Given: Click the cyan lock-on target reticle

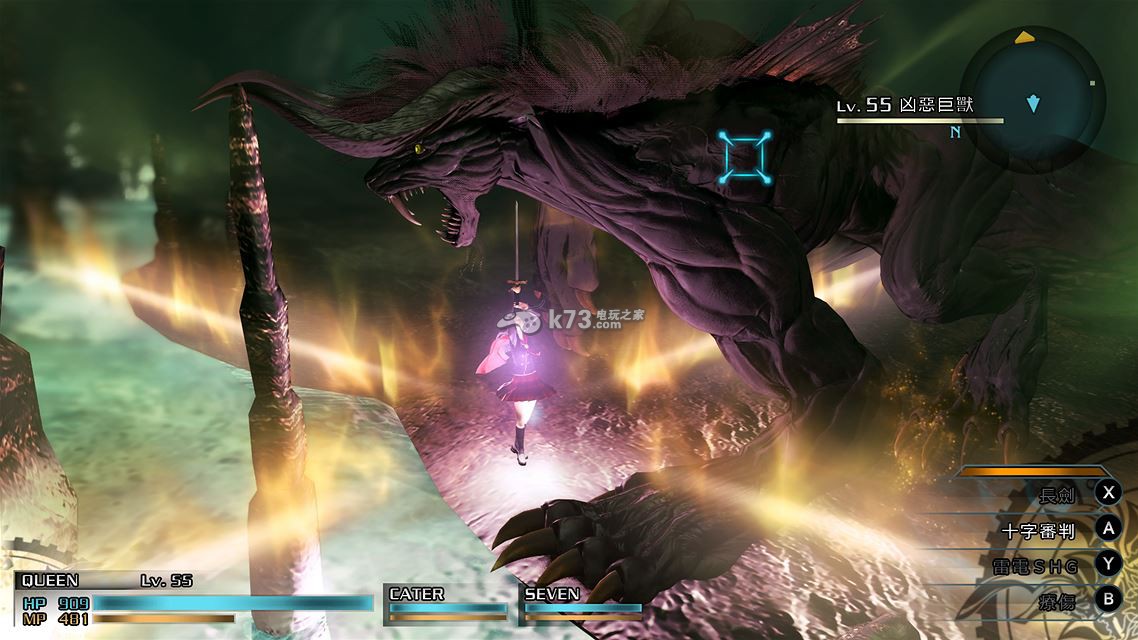Looking at the screenshot, I should tap(745, 157).
